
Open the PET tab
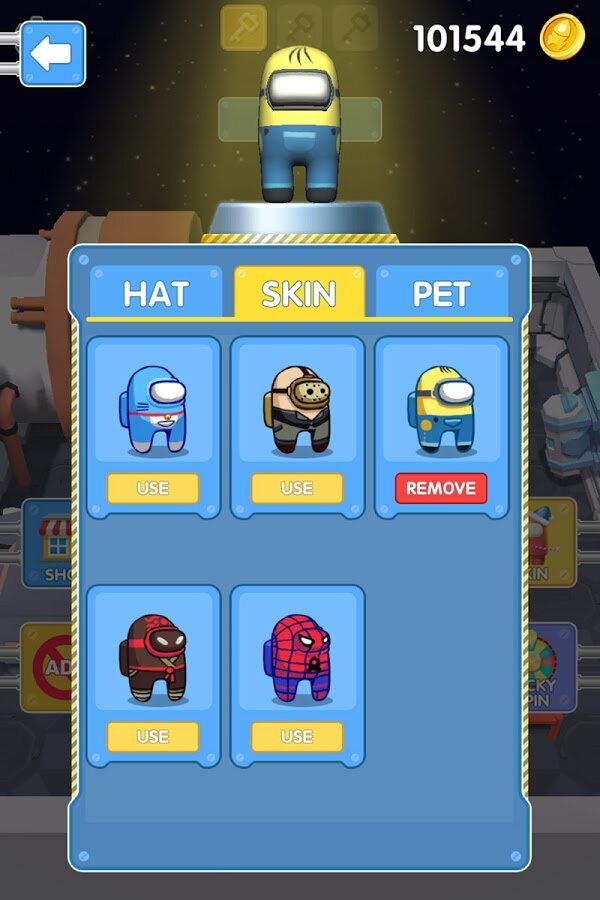tap(443, 294)
